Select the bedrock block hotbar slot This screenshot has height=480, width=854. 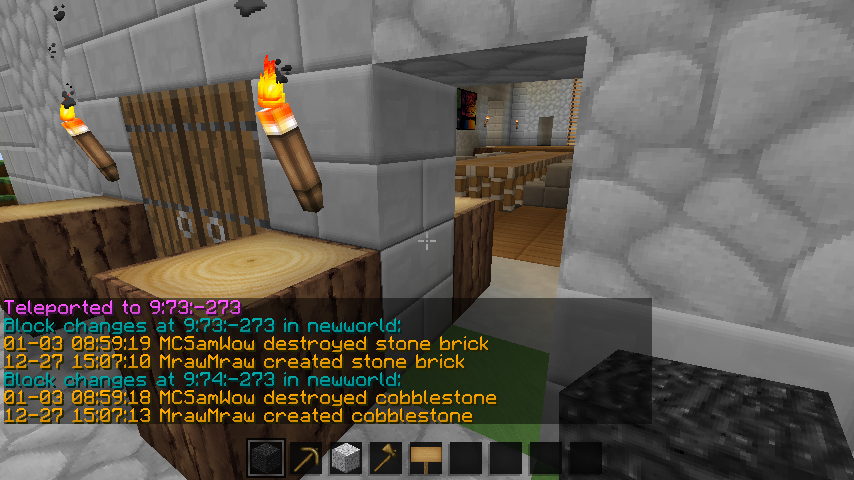(266, 459)
